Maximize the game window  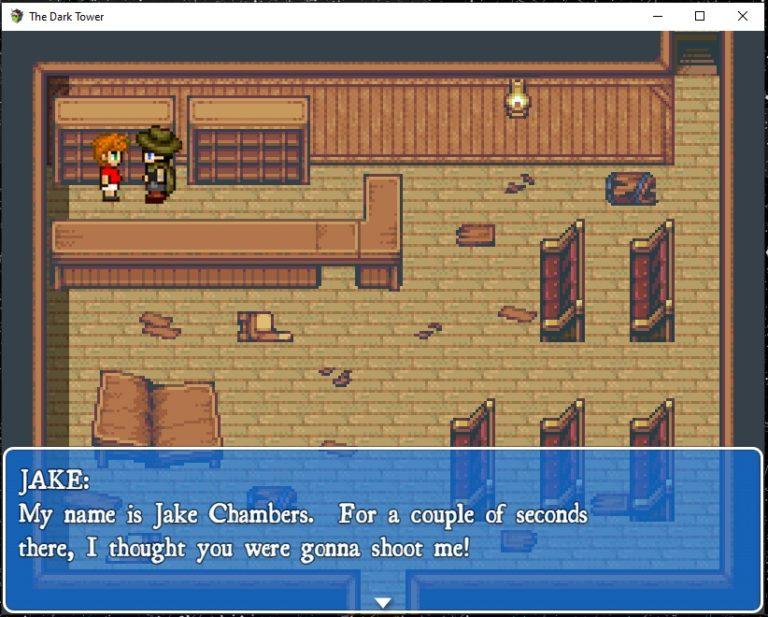(699, 16)
